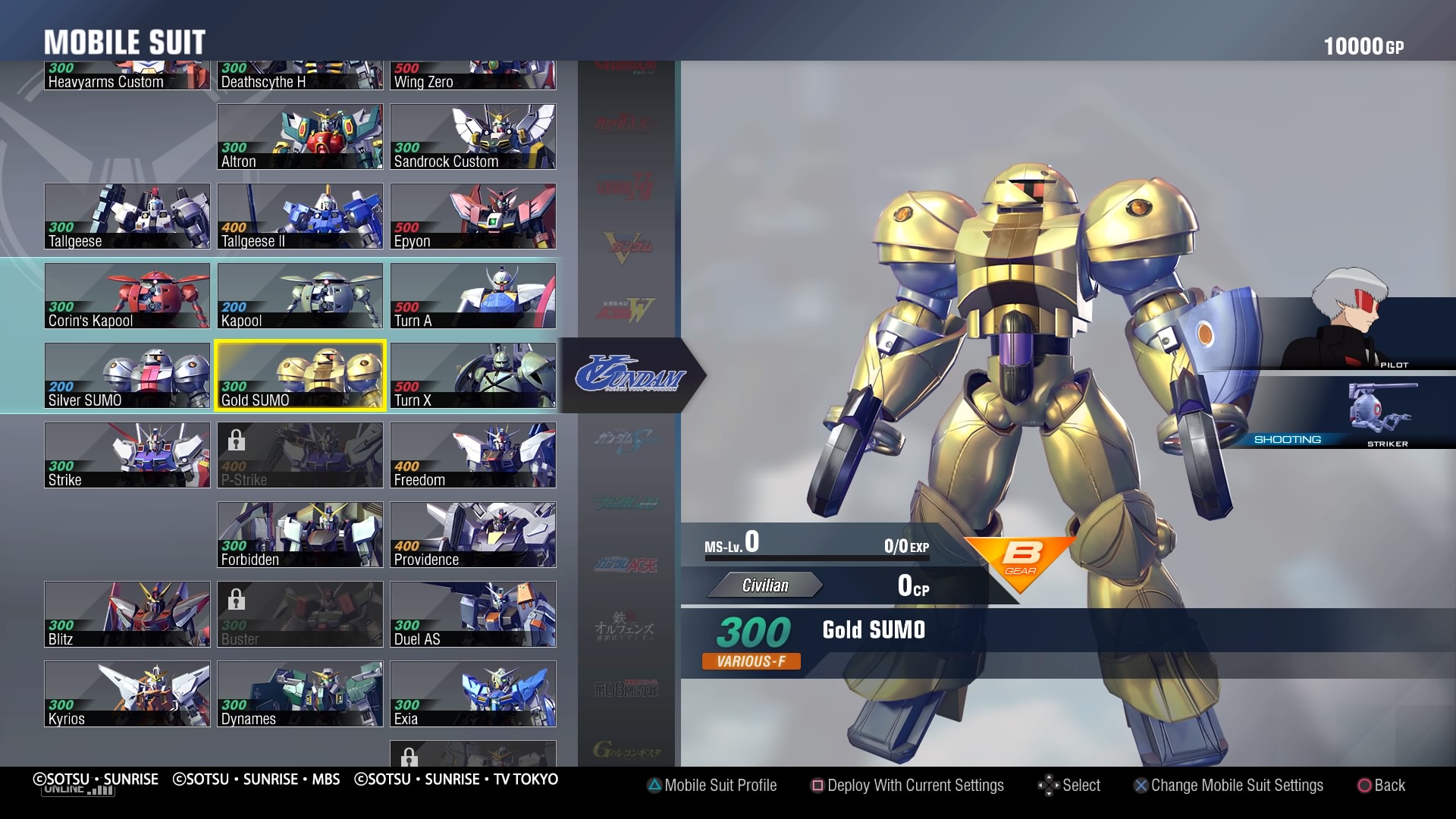Pick the Providence suit tile
The height and width of the screenshot is (819, 1456).
pyautogui.click(x=473, y=535)
